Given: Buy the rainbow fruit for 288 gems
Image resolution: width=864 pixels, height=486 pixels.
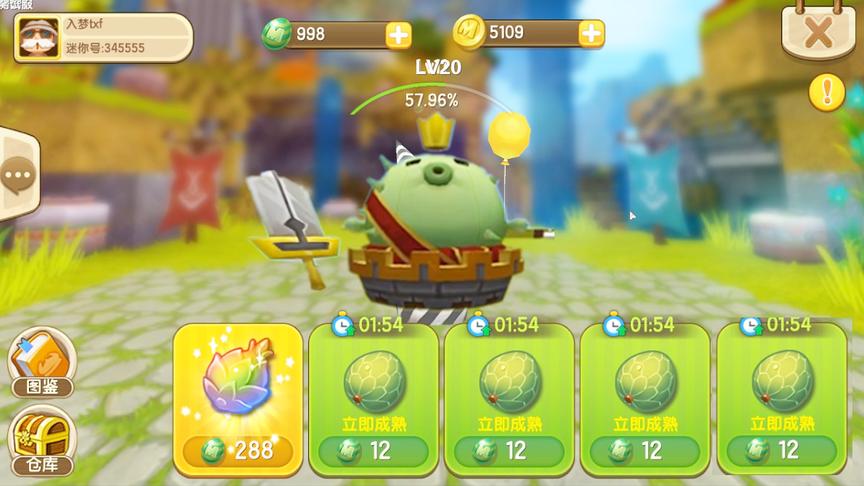Looking at the screenshot, I should point(237,399).
